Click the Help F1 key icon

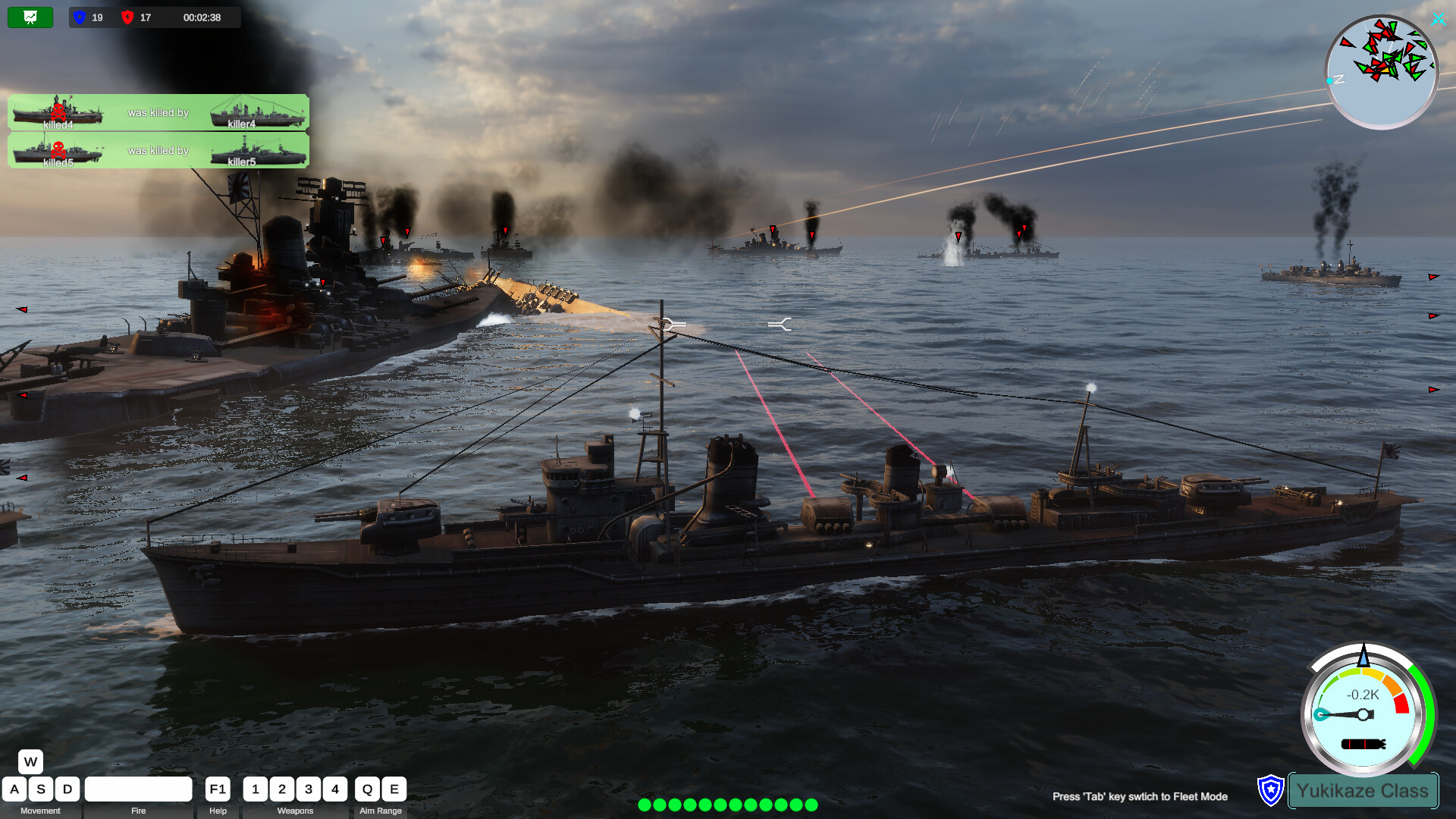[x=217, y=789]
